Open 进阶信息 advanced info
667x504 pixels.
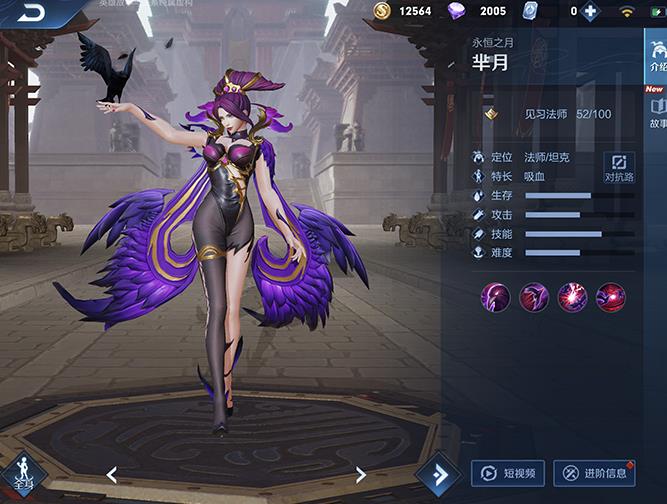tap(594, 473)
